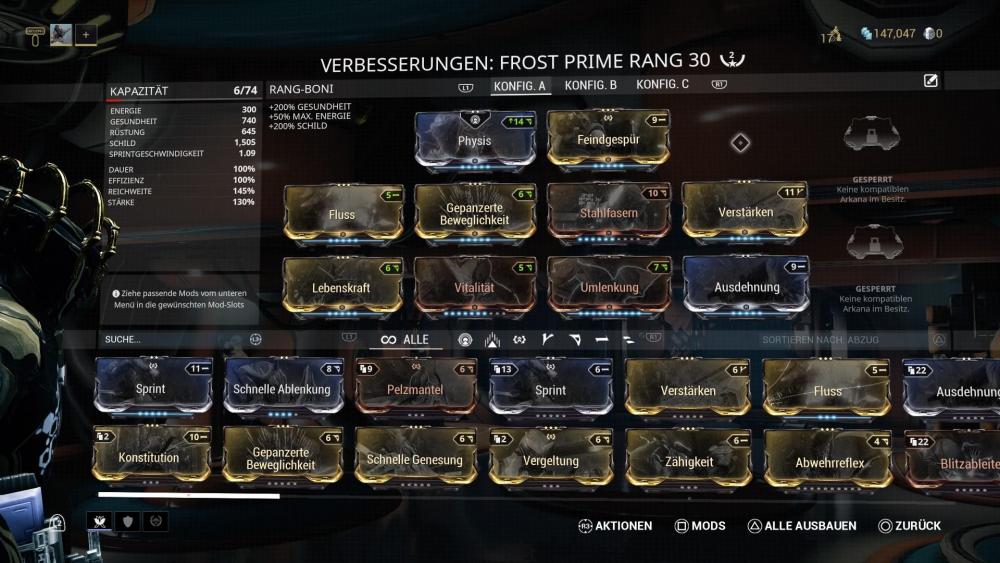Open the rename edit pencil icon
The height and width of the screenshot is (563, 1000).
click(x=931, y=81)
